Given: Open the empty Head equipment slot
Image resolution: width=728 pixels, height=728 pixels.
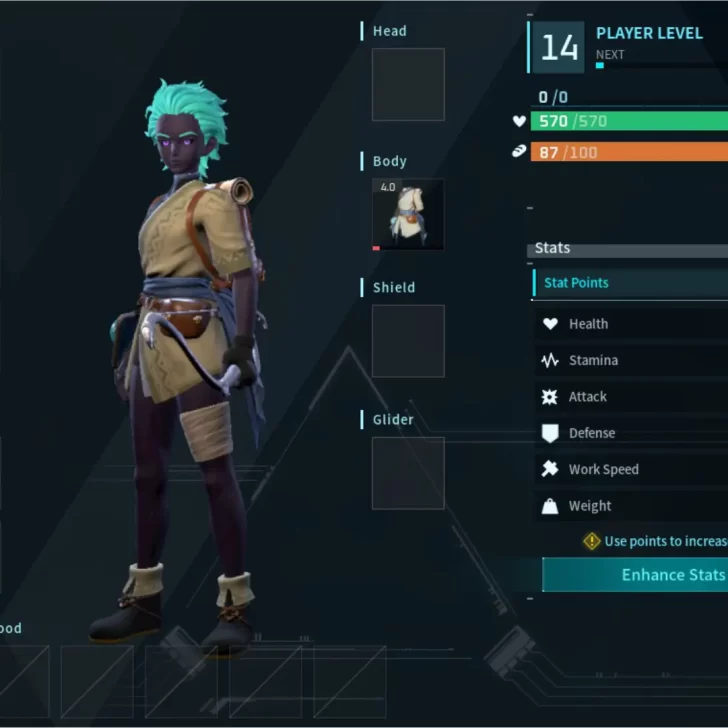Looking at the screenshot, I should 408,85.
